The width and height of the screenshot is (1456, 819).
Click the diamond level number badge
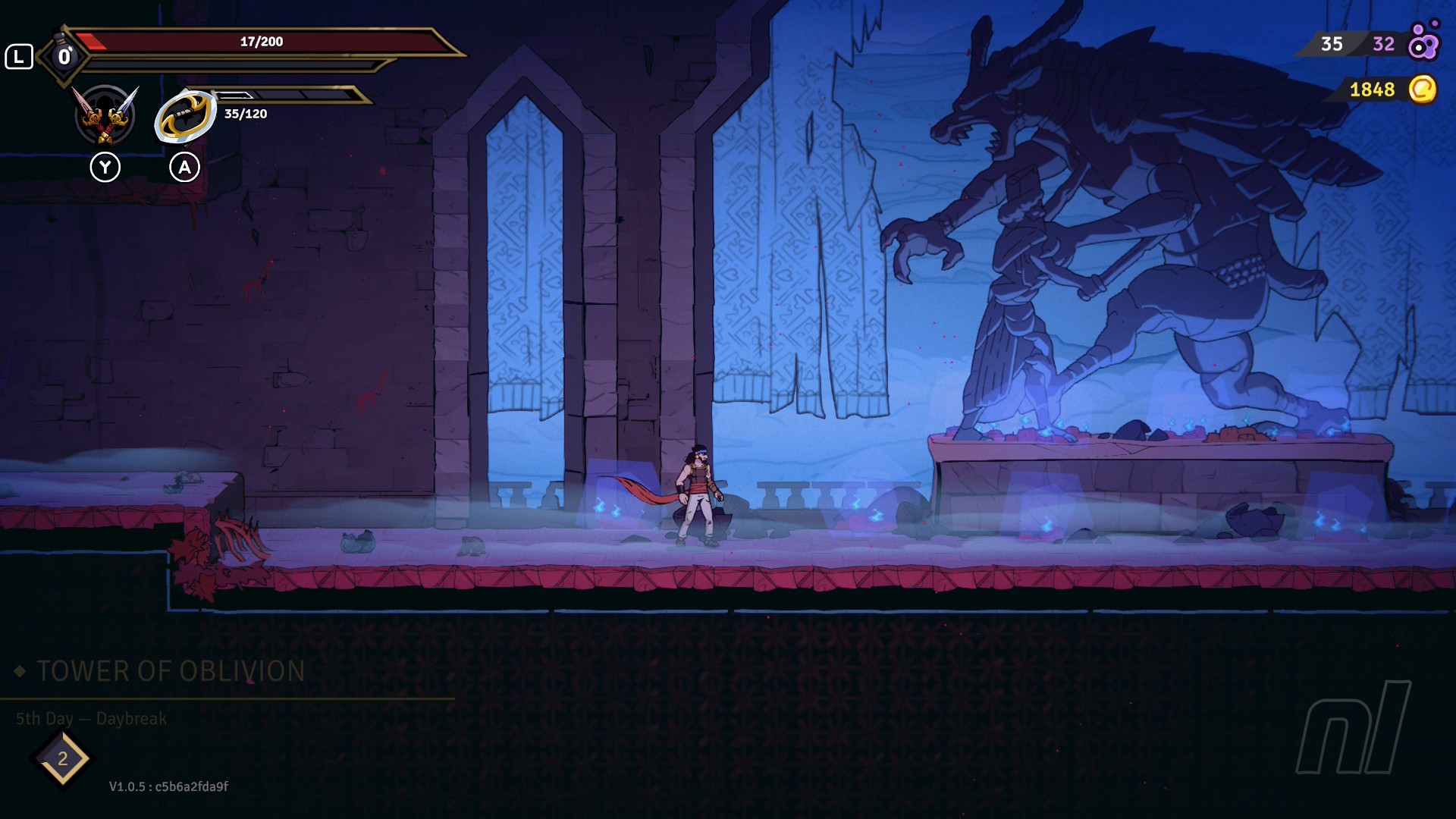coord(63,758)
